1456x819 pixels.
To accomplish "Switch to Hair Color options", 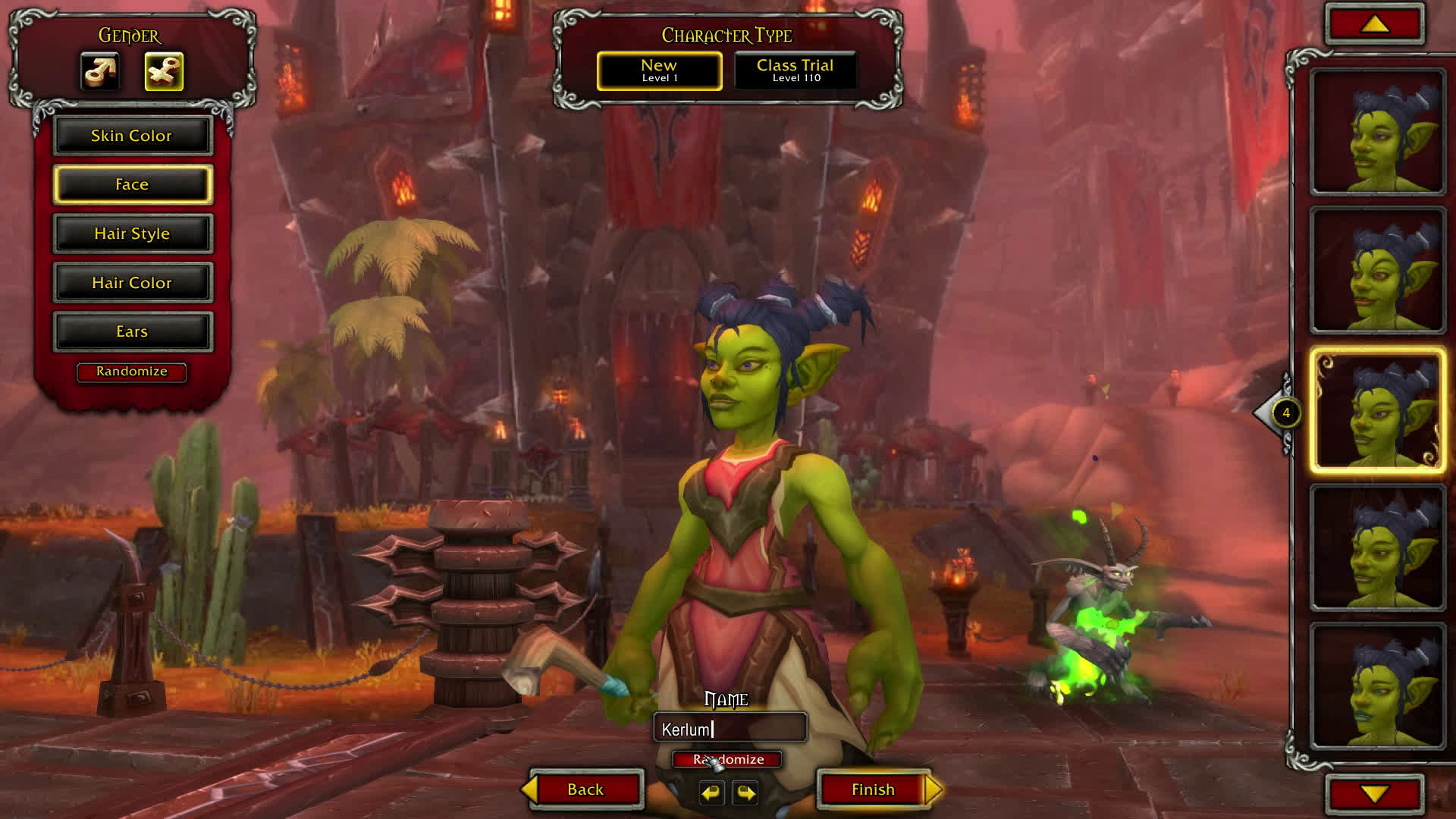I will (x=132, y=283).
